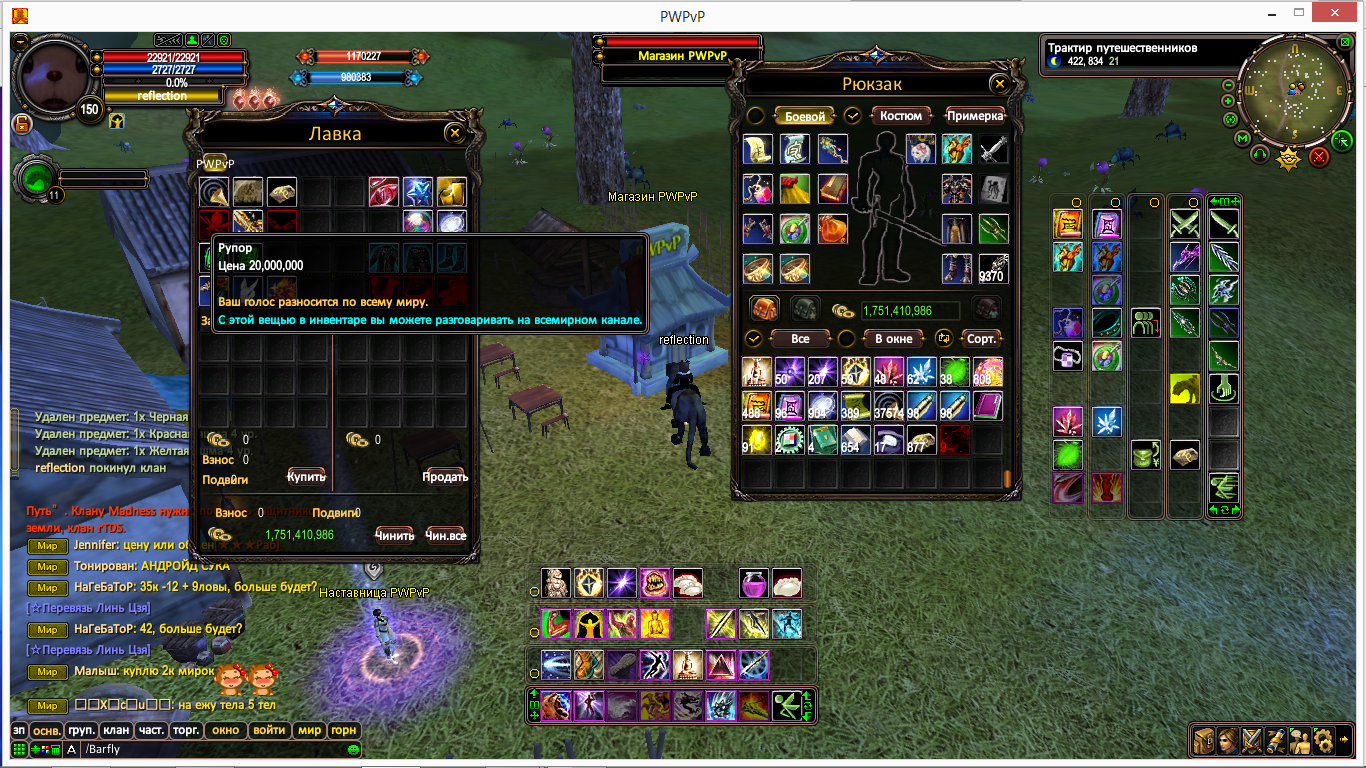Select the purple book in the backpack
This screenshot has width=1366, height=768.
click(x=988, y=406)
